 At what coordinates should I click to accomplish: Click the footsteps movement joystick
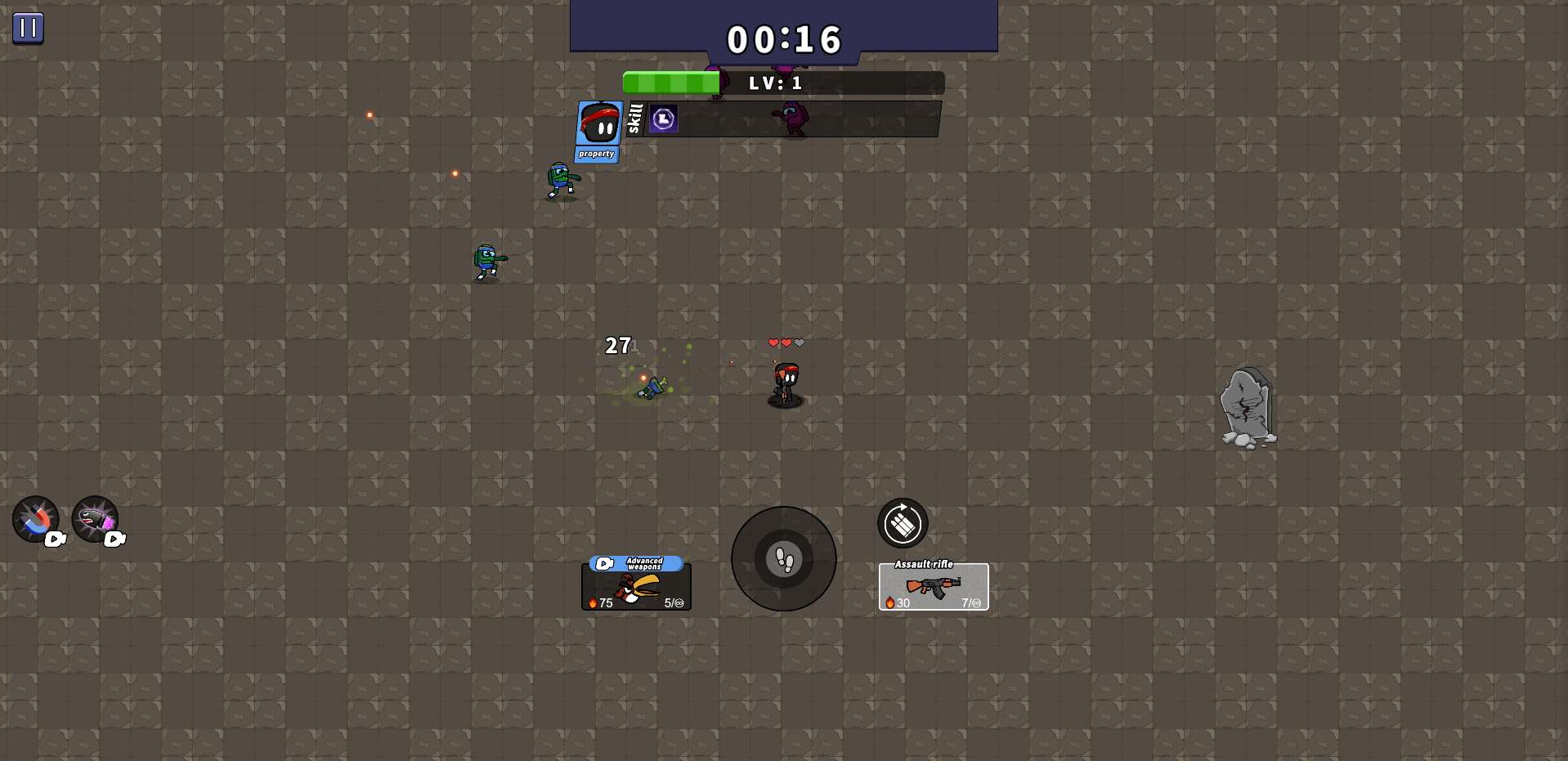784,559
